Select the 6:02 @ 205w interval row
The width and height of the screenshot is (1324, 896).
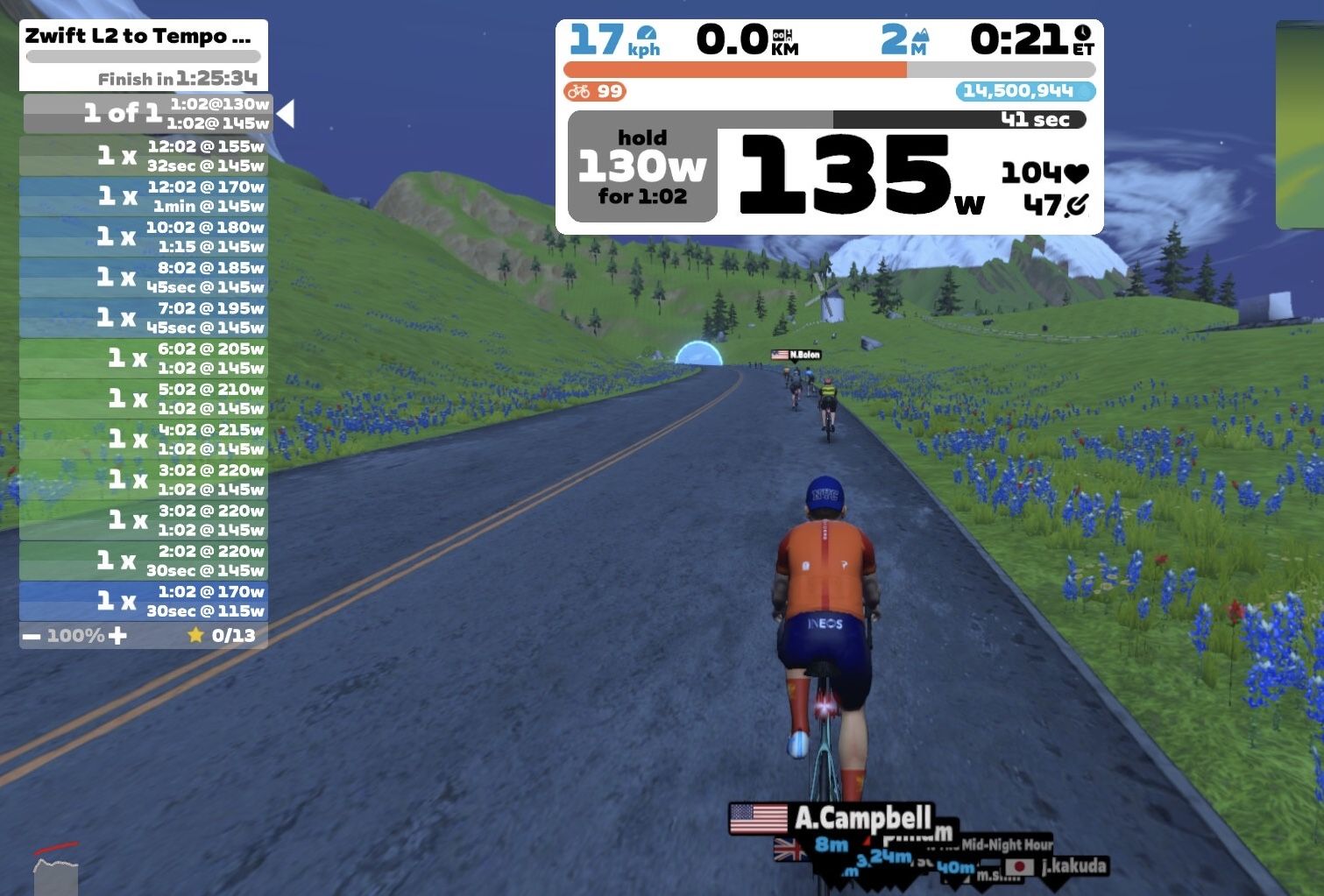144,357
